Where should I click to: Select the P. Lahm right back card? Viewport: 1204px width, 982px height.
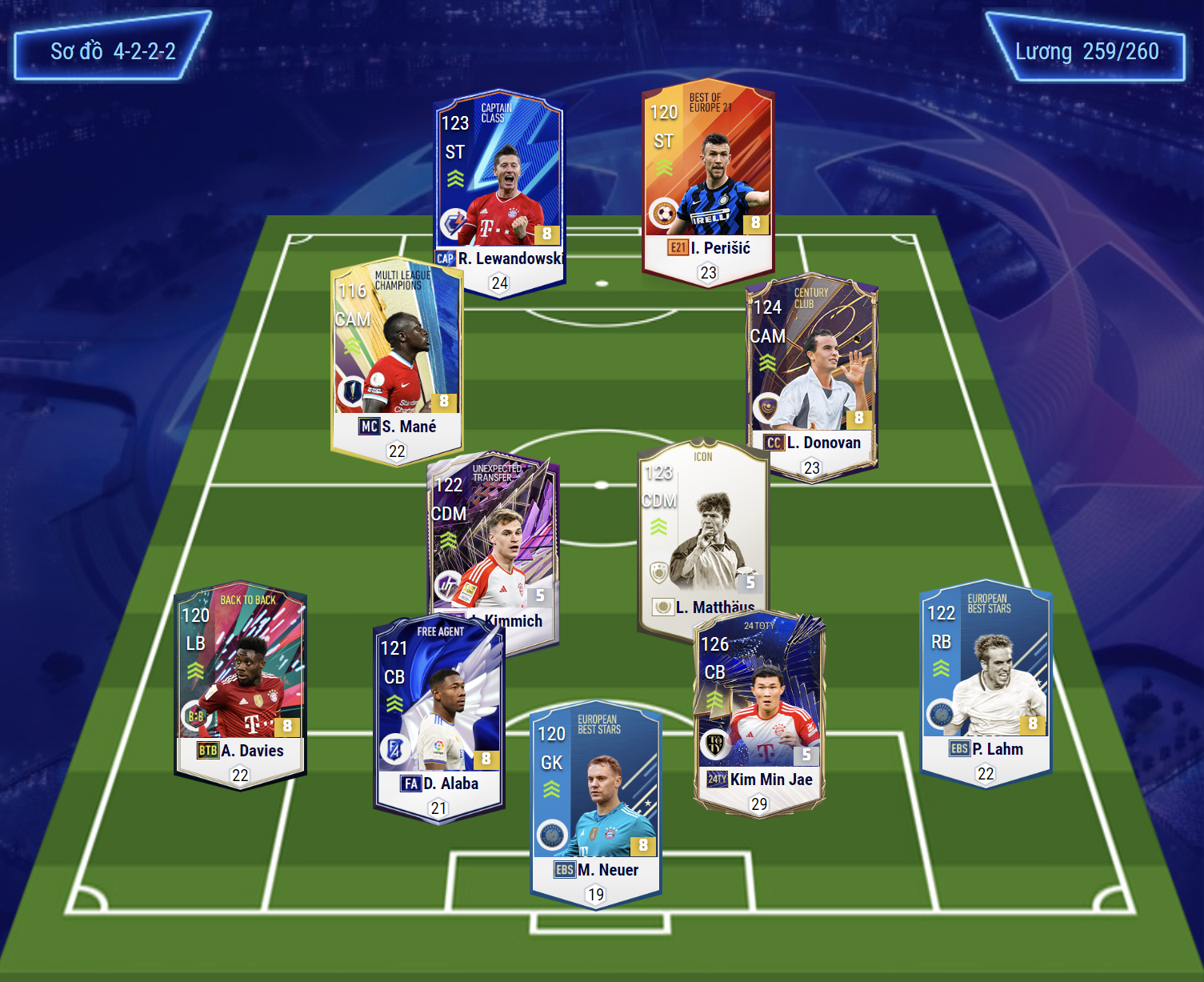(986, 680)
